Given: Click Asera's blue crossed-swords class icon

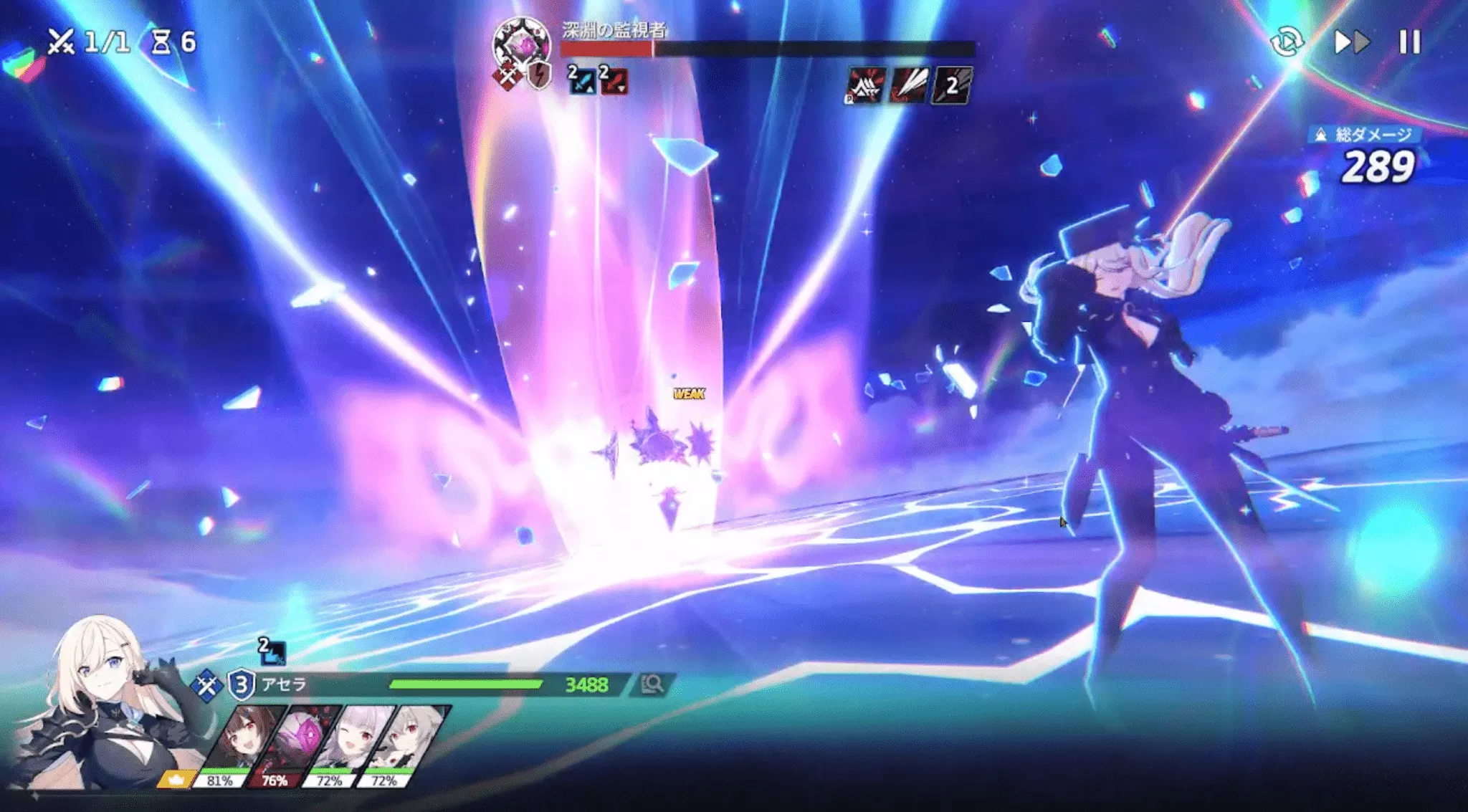Looking at the screenshot, I should pyautogui.click(x=206, y=685).
